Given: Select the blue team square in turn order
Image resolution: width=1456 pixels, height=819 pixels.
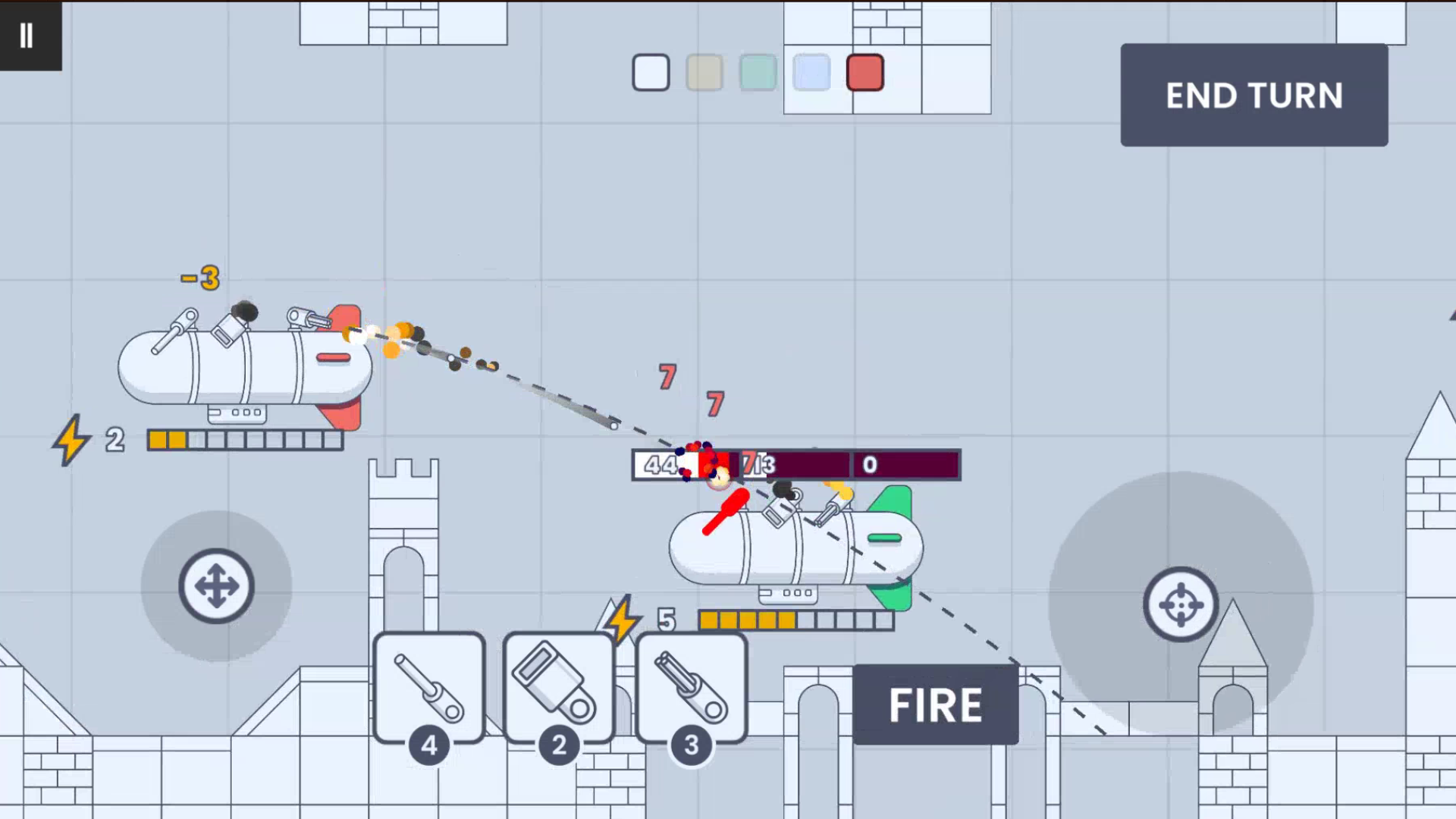Looking at the screenshot, I should point(811,73).
